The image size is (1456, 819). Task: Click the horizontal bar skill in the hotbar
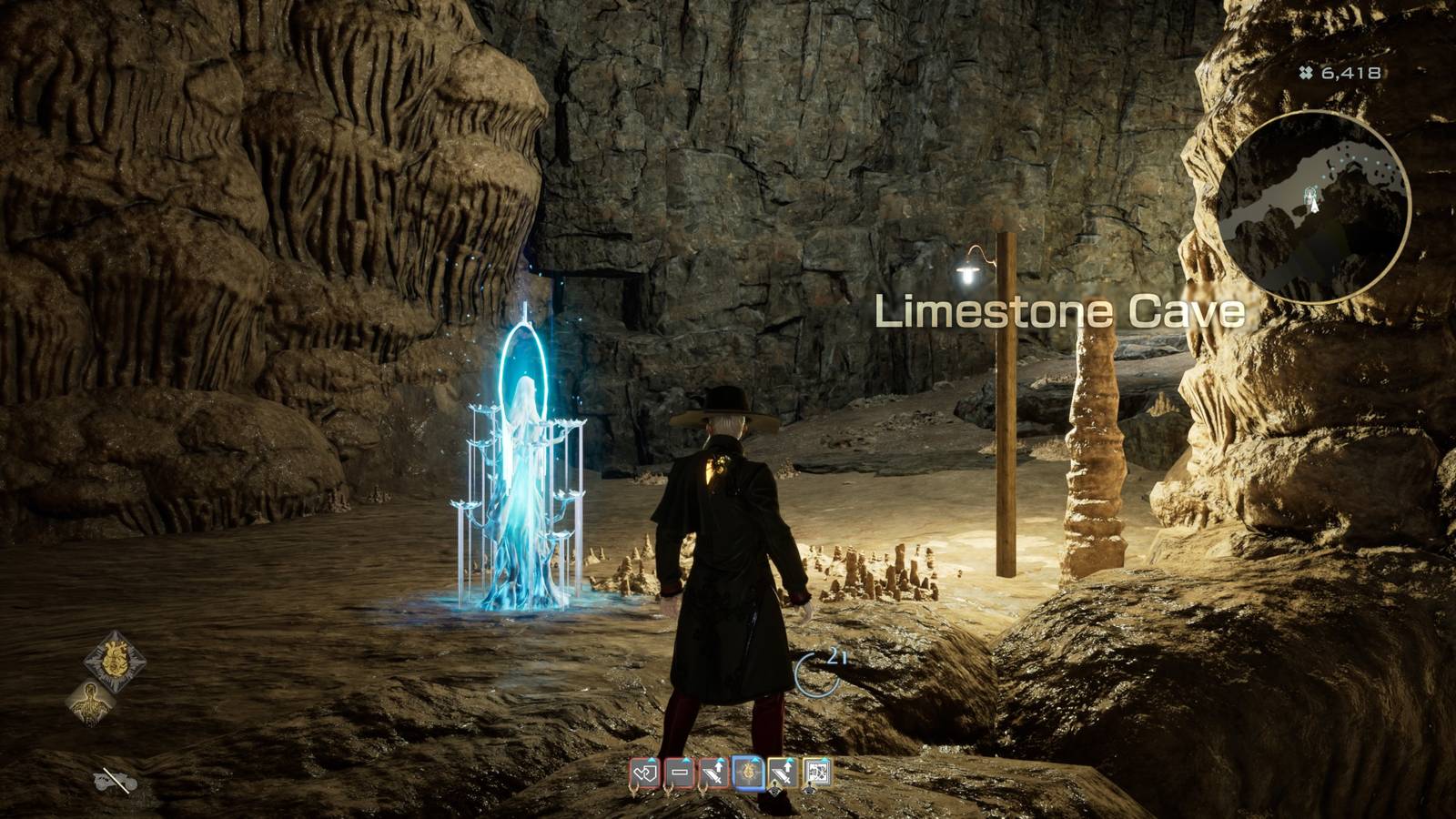click(680, 772)
